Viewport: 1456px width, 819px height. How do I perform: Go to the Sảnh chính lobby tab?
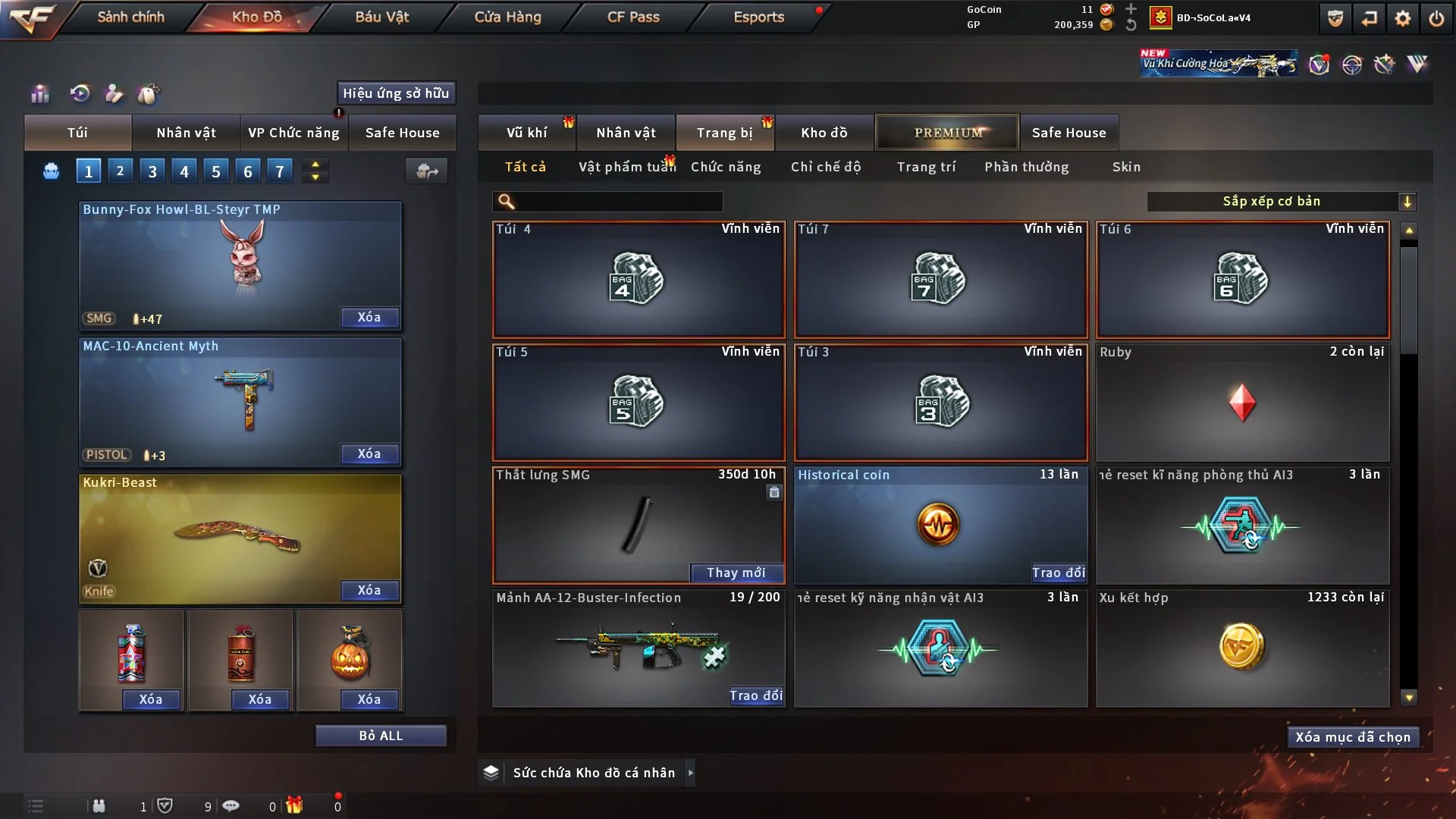coord(130,17)
